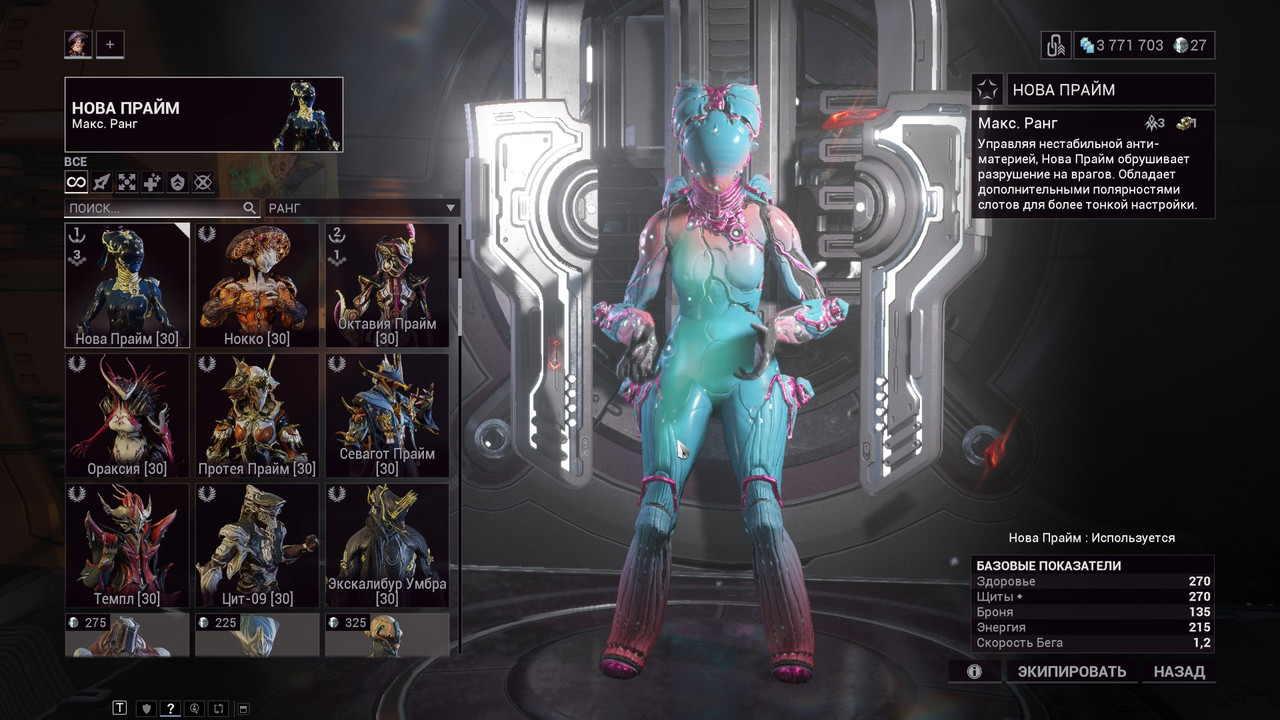Open the info button beside ЭКИПИРОВАТЬ
Image resolution: width=1280 pixels, height=720 pixels.
click(x=974, y=672)
